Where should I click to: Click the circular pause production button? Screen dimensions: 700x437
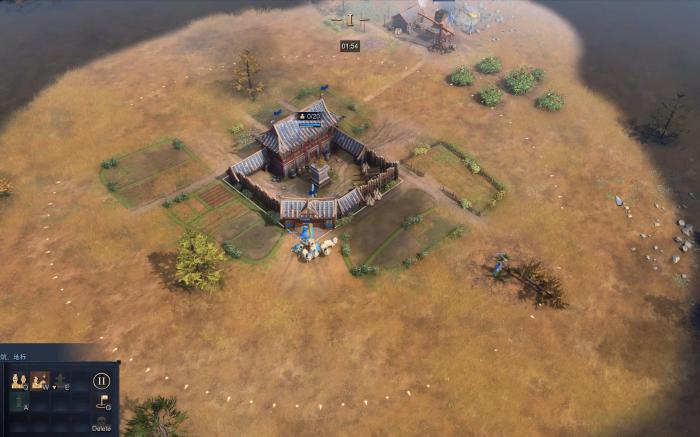101,380
